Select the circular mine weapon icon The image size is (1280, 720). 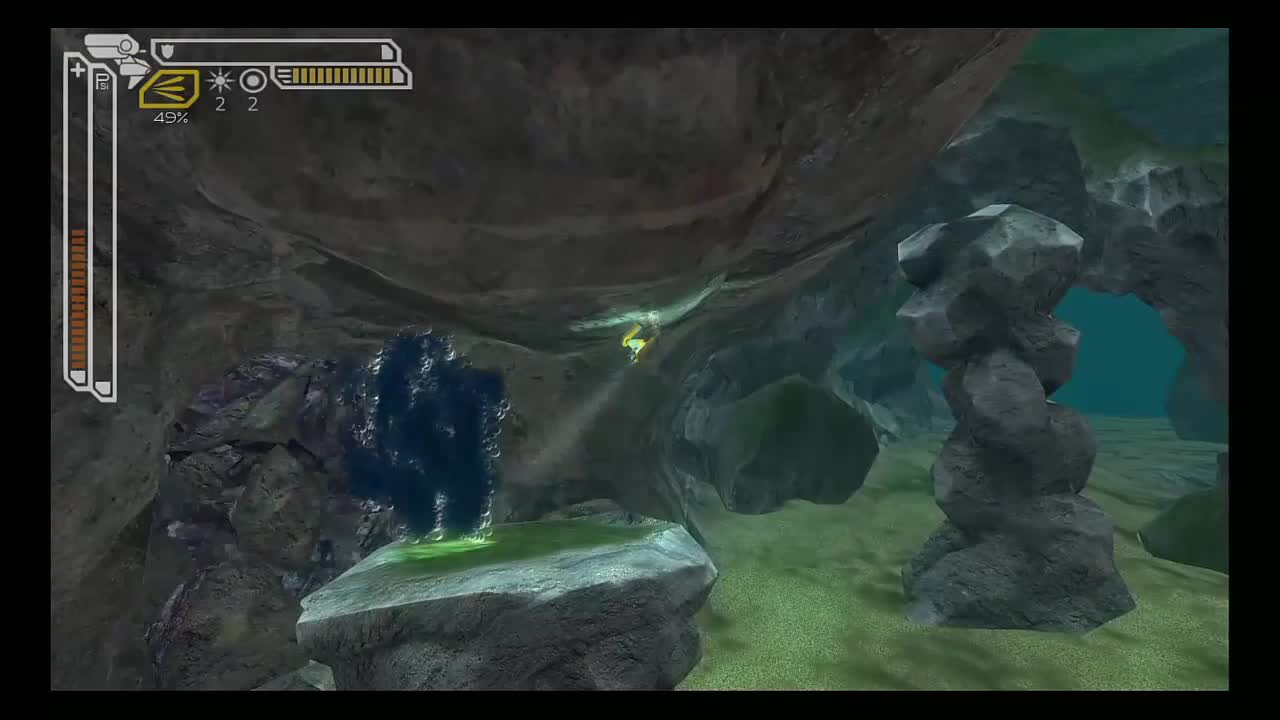pos(253,82)
